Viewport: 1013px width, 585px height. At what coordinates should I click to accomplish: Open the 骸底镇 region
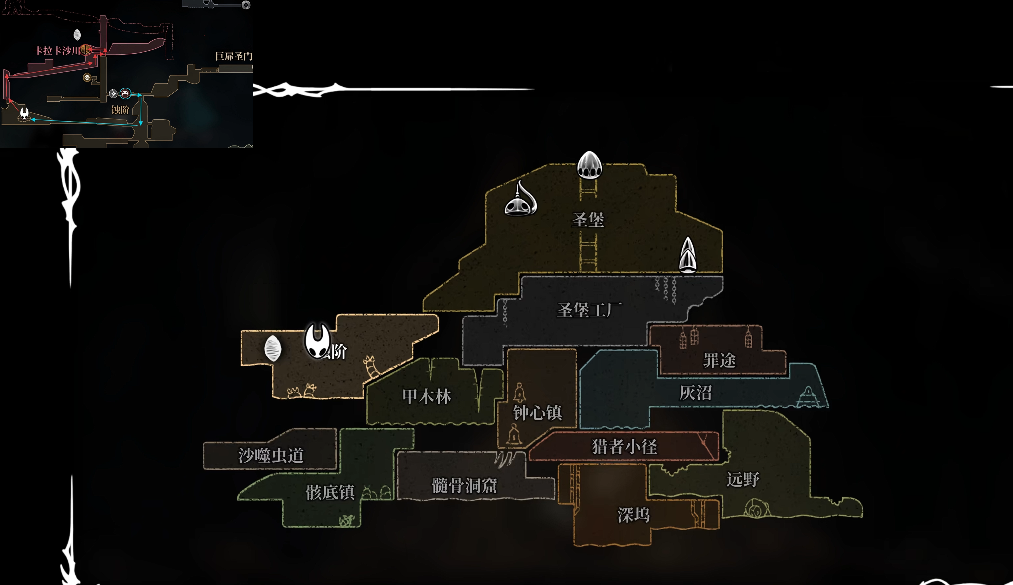click(x=330, y=492)
